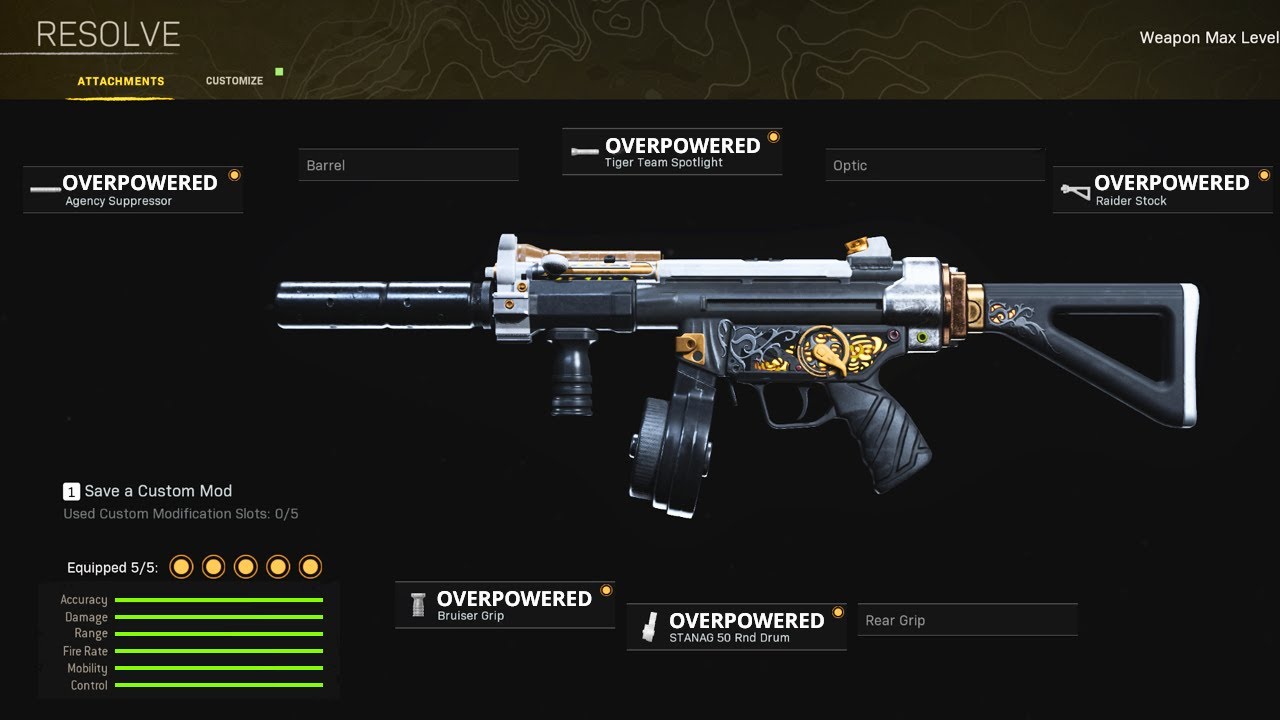Select the Agency Suppressor muzzle slot
Viewport: 1280px width, 720px height.
pyautogui.click(x=133, y=190)
